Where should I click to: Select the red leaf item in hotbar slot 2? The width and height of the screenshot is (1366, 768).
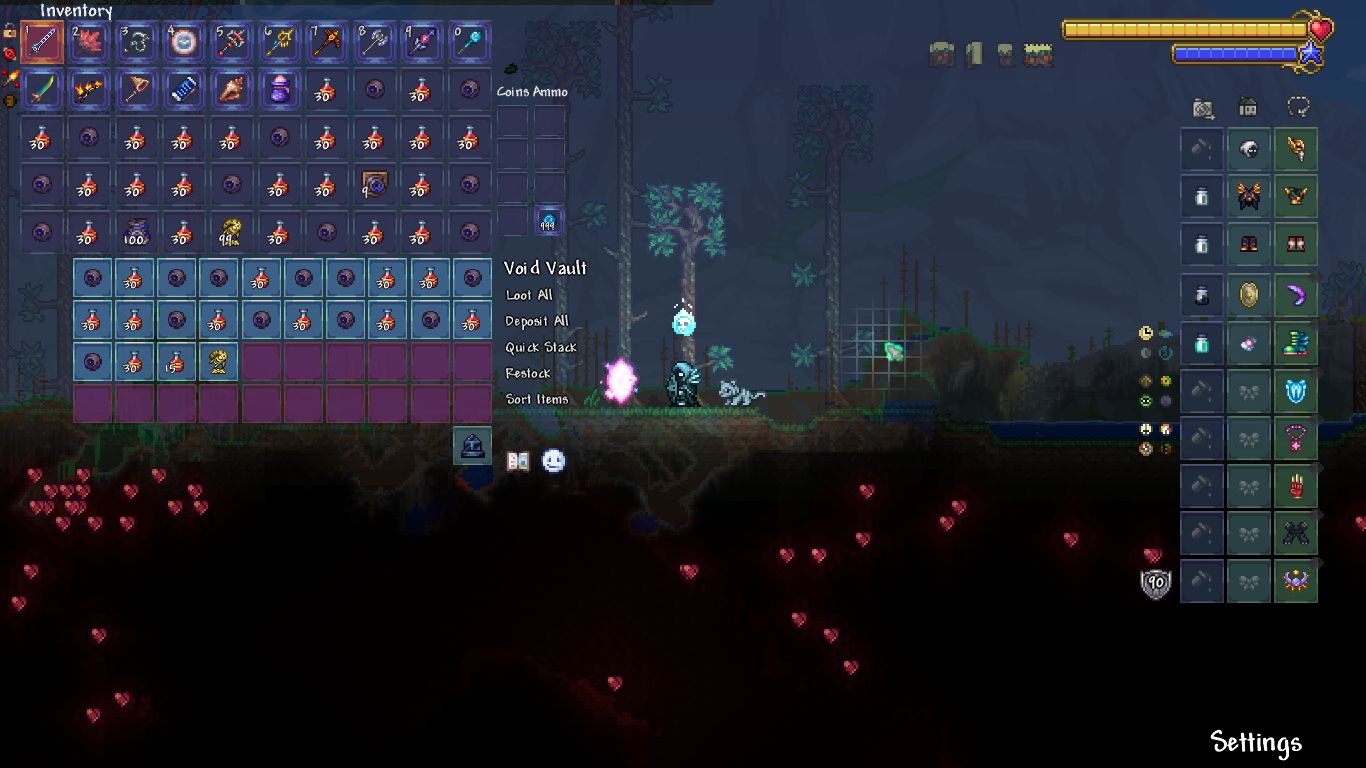tap(89, 43)
